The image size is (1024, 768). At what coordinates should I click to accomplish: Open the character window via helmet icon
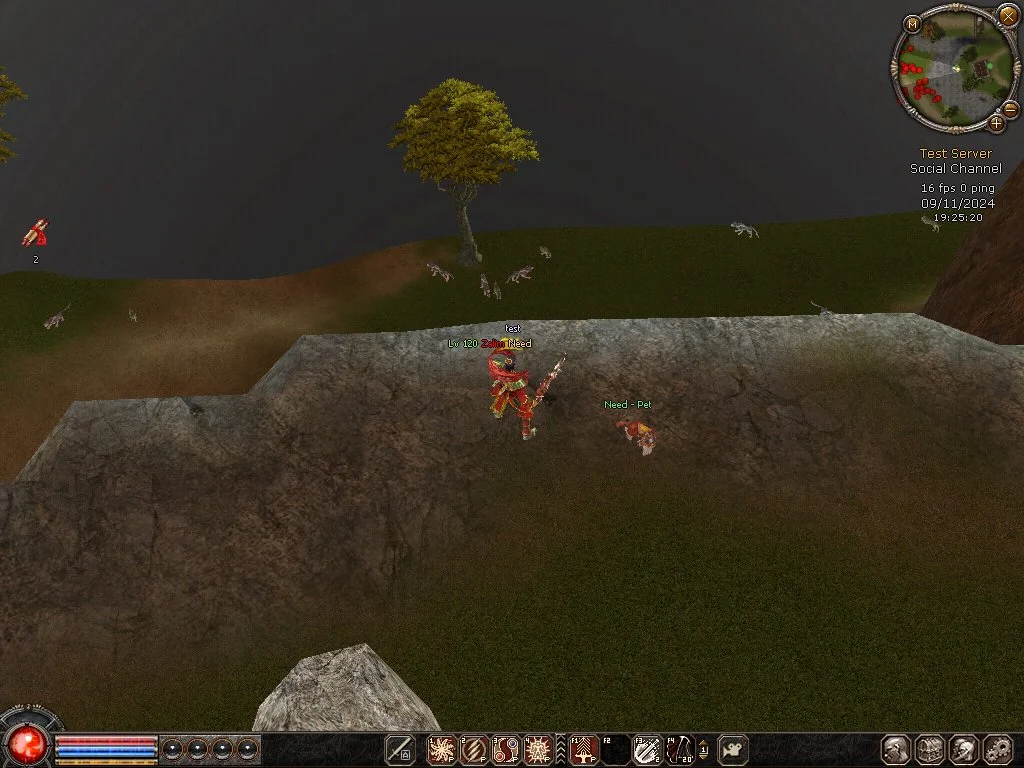[896, 749]
